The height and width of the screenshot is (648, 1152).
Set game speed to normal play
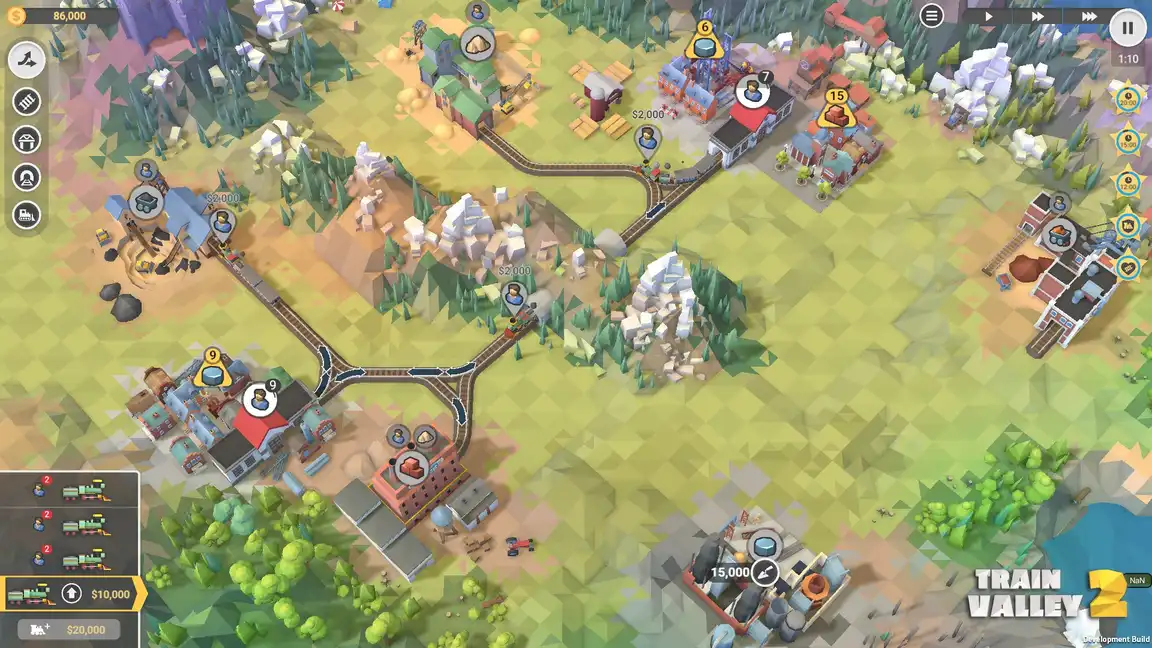pyautogui.click(x=988, y=16)
